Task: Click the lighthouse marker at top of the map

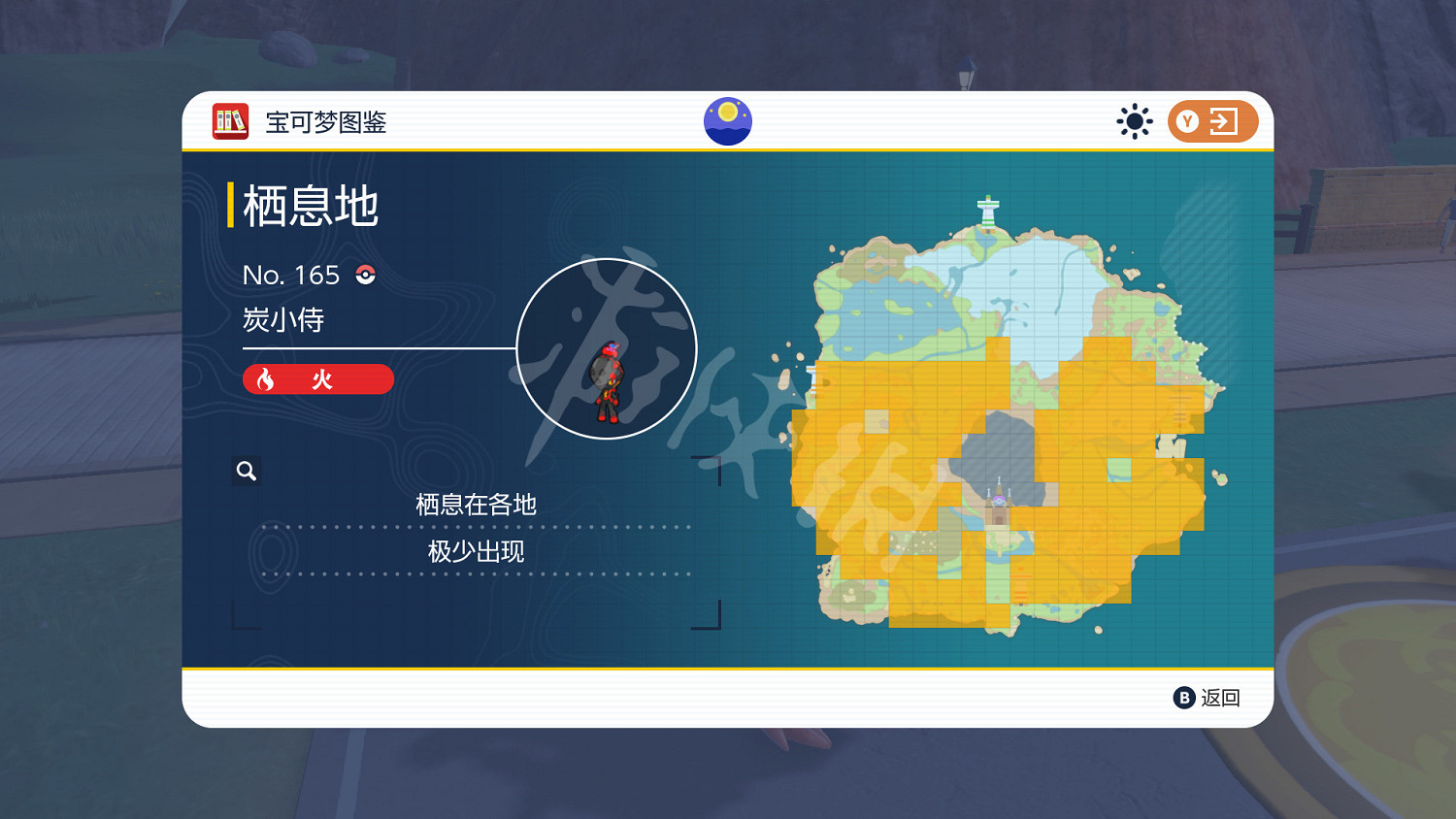Action: click(x=988, y=212)
